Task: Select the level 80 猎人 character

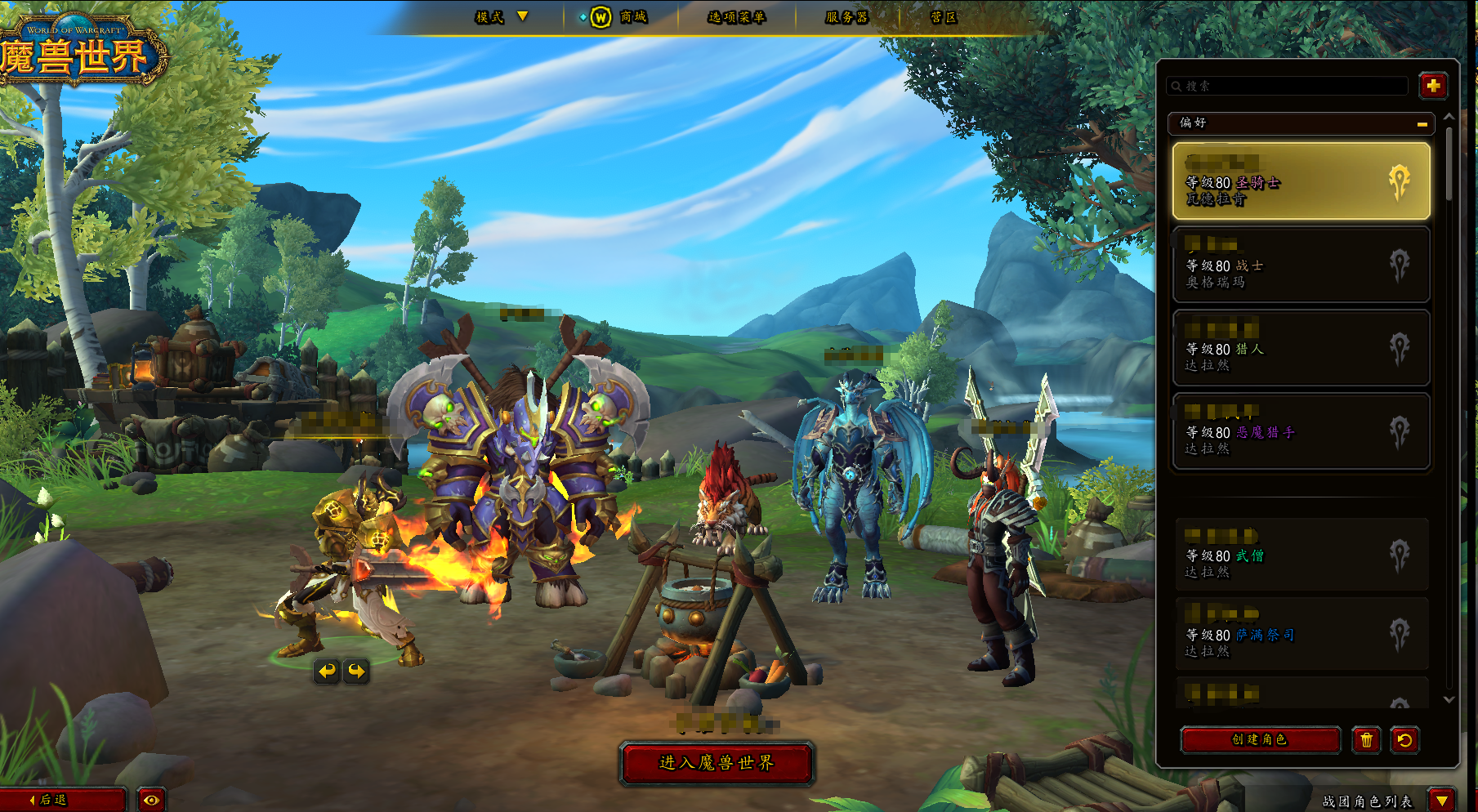Action: pyautogui.click(x=1301, y=348)
